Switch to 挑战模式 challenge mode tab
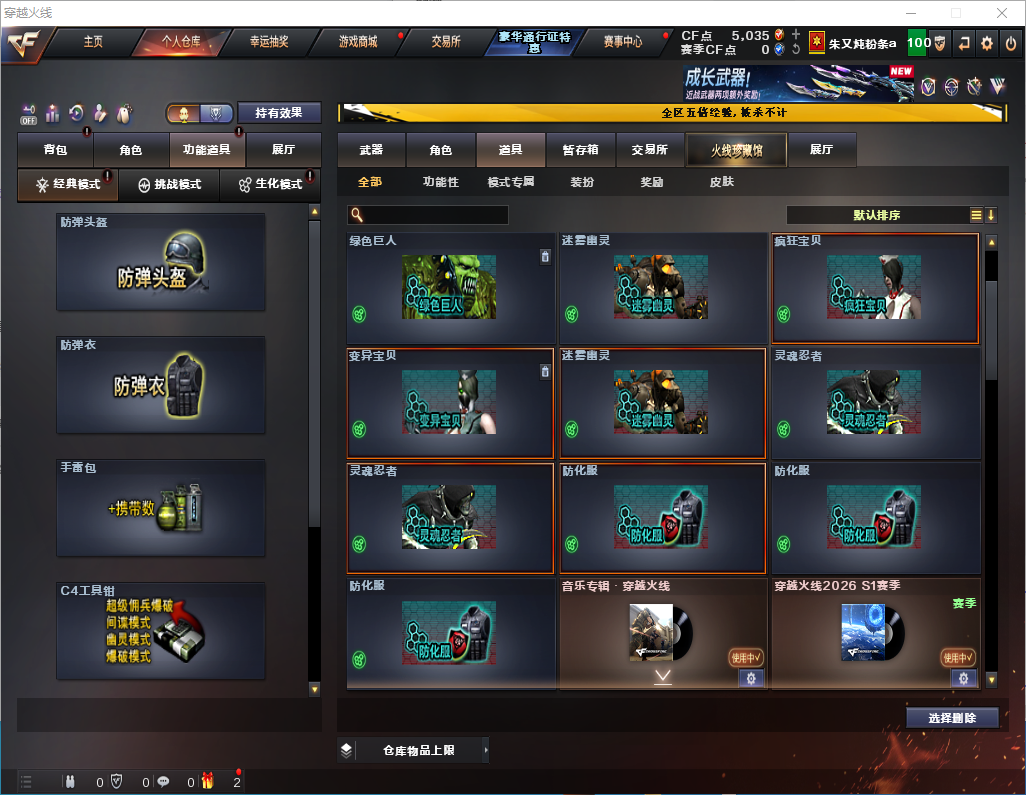The height and width of the screenshot is (795, 1026). pyautogui.click(x=170, y=185)
